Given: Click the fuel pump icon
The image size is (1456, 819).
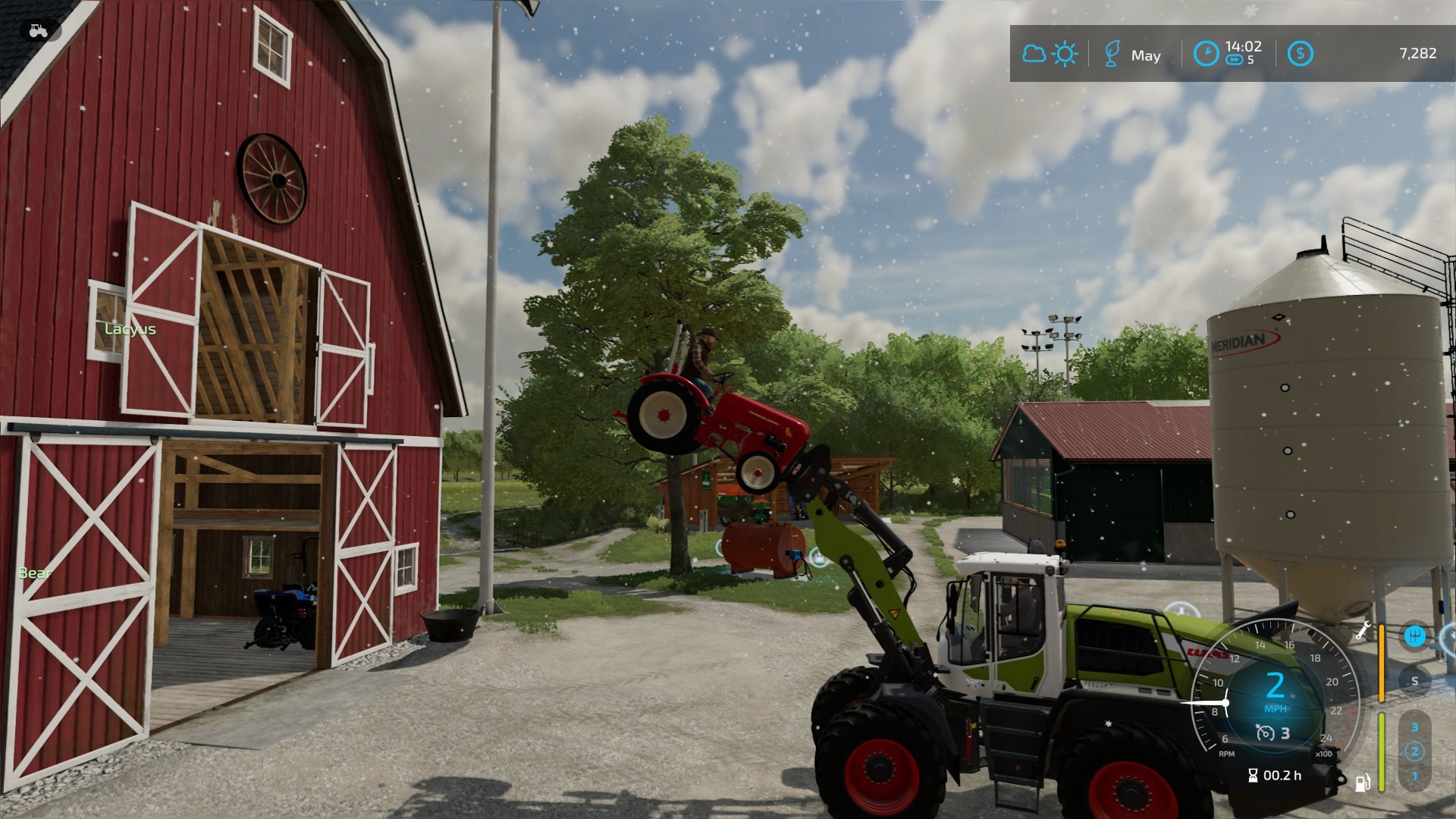Looking at the screenshot, I should (x=1363, y=782).
